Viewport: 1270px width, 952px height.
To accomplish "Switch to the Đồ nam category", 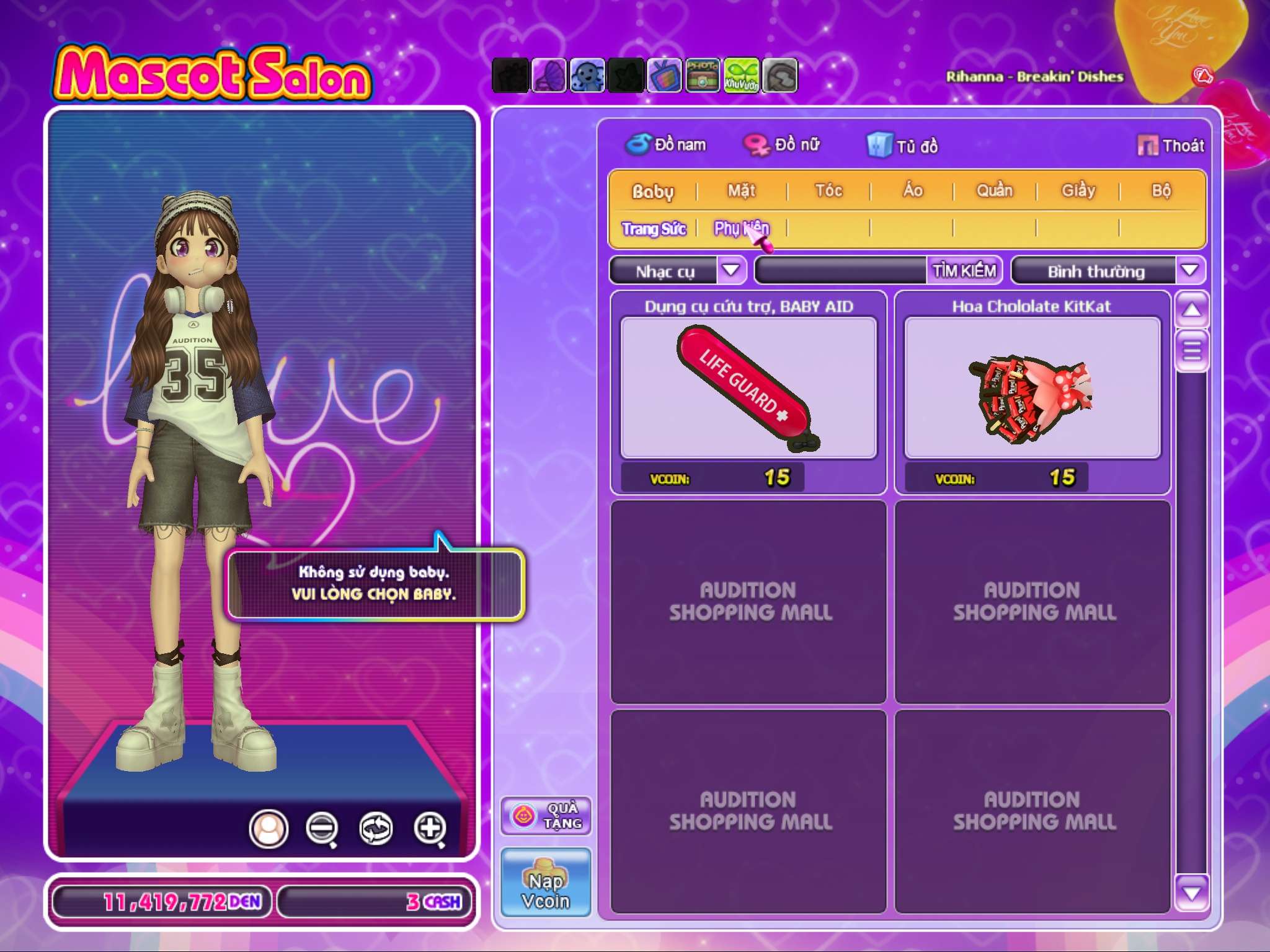I will tap(666, 145).
